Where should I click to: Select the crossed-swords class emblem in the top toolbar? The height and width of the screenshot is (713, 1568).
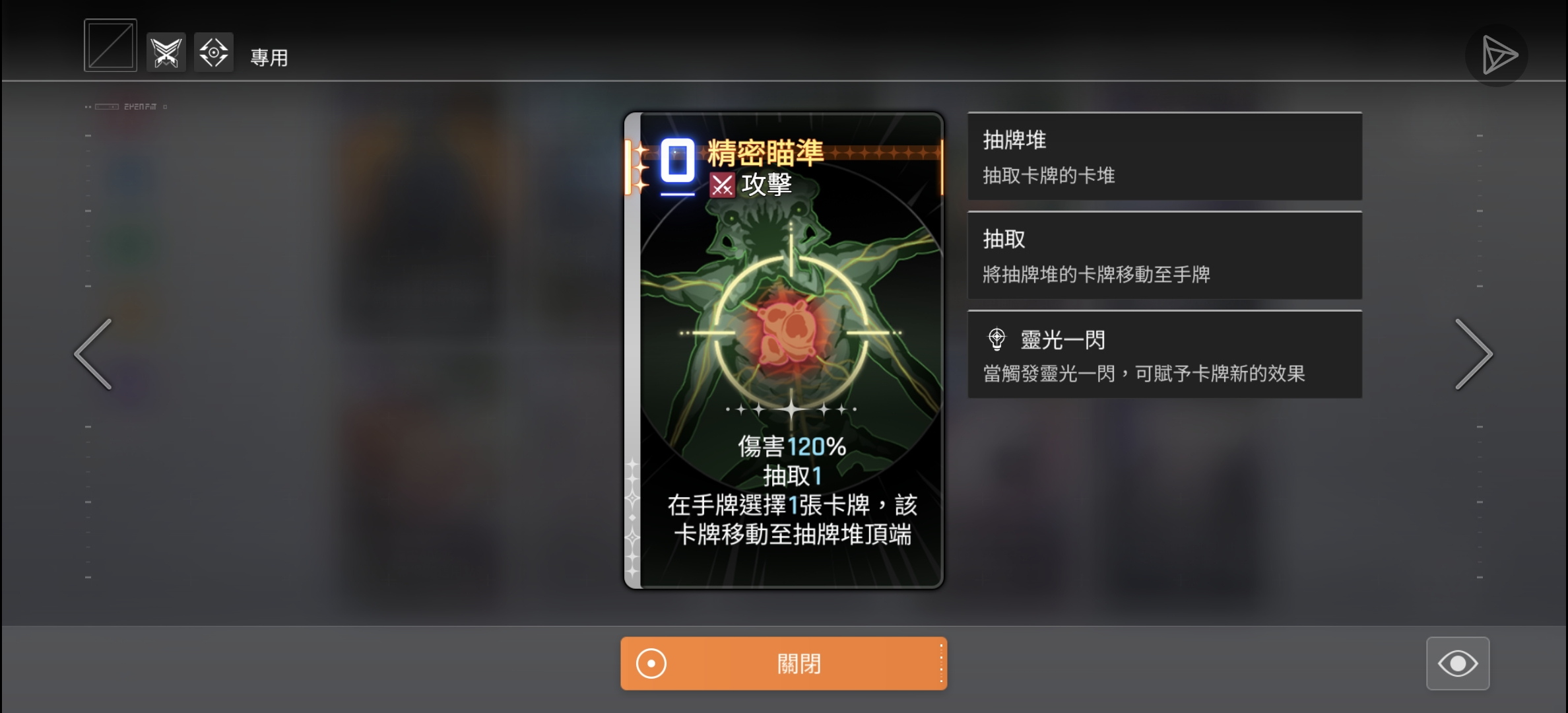pyautogui.click(x=166, y=52)
